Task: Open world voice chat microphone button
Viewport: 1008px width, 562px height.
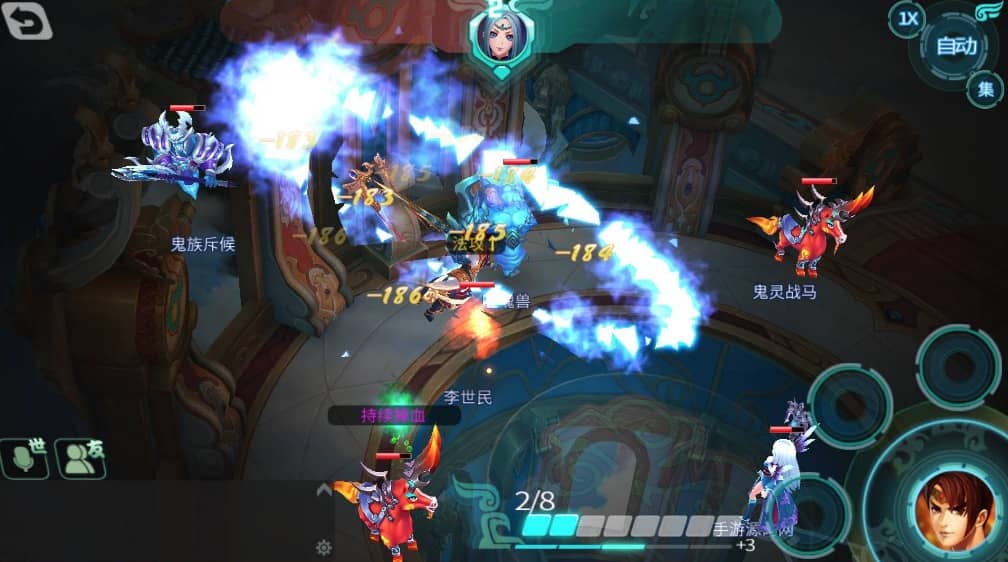Action: [x=26, y=458]
